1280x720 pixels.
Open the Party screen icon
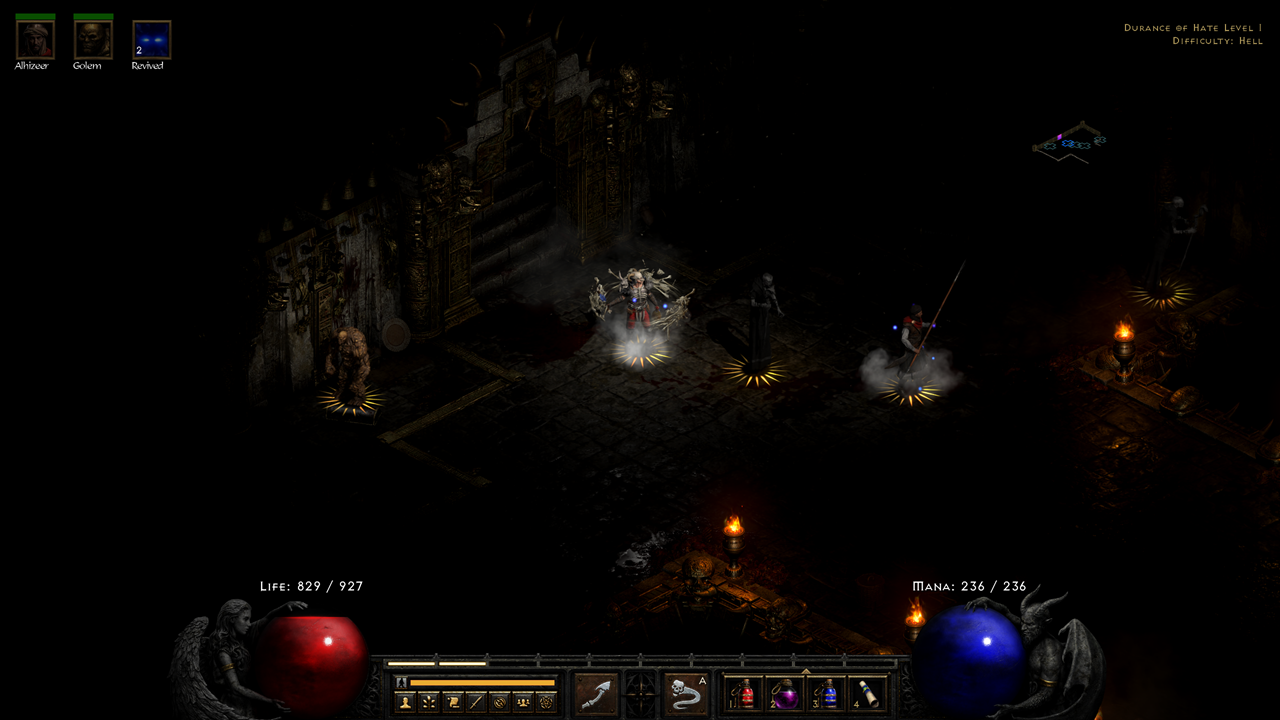click(x=525, y=700)
